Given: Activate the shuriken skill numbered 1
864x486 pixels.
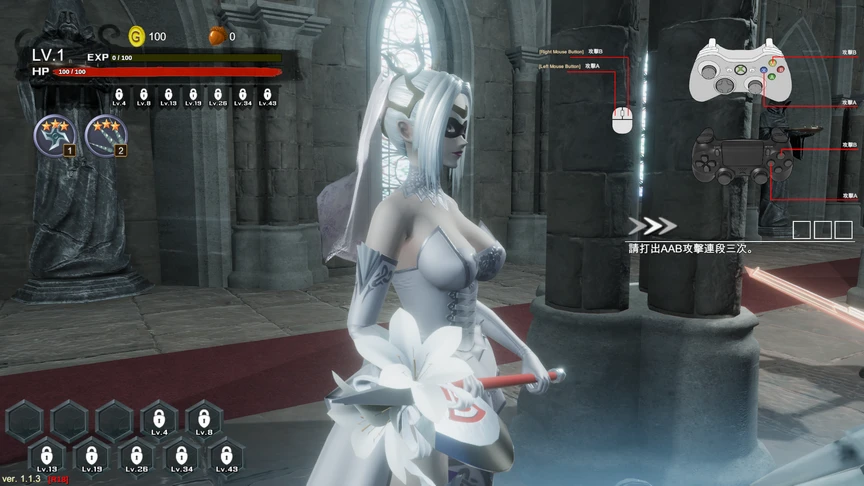Looking at the screenshot, I should coord(52,134).
